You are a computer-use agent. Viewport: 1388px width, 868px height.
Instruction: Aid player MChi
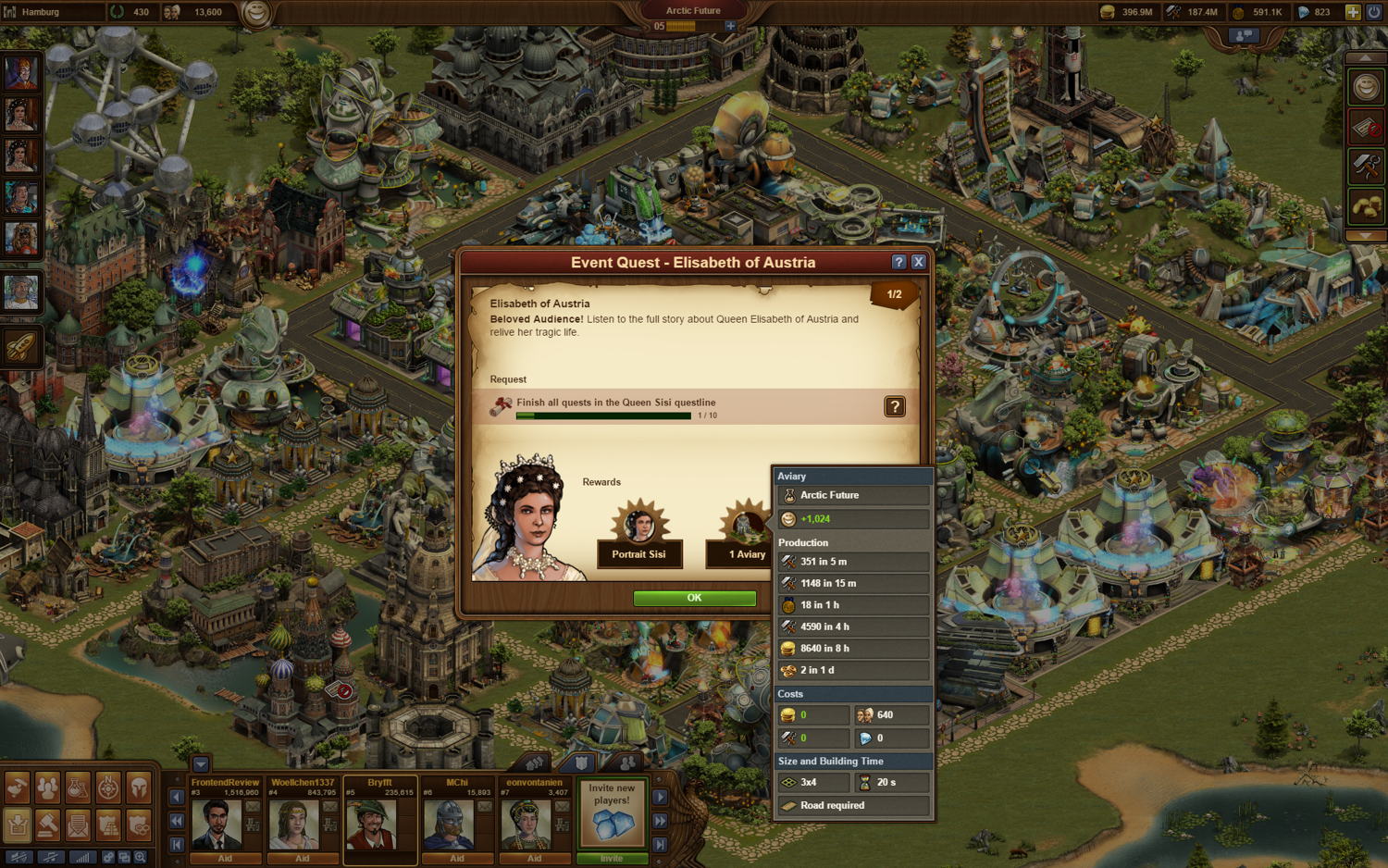click(x=457, y=858)
